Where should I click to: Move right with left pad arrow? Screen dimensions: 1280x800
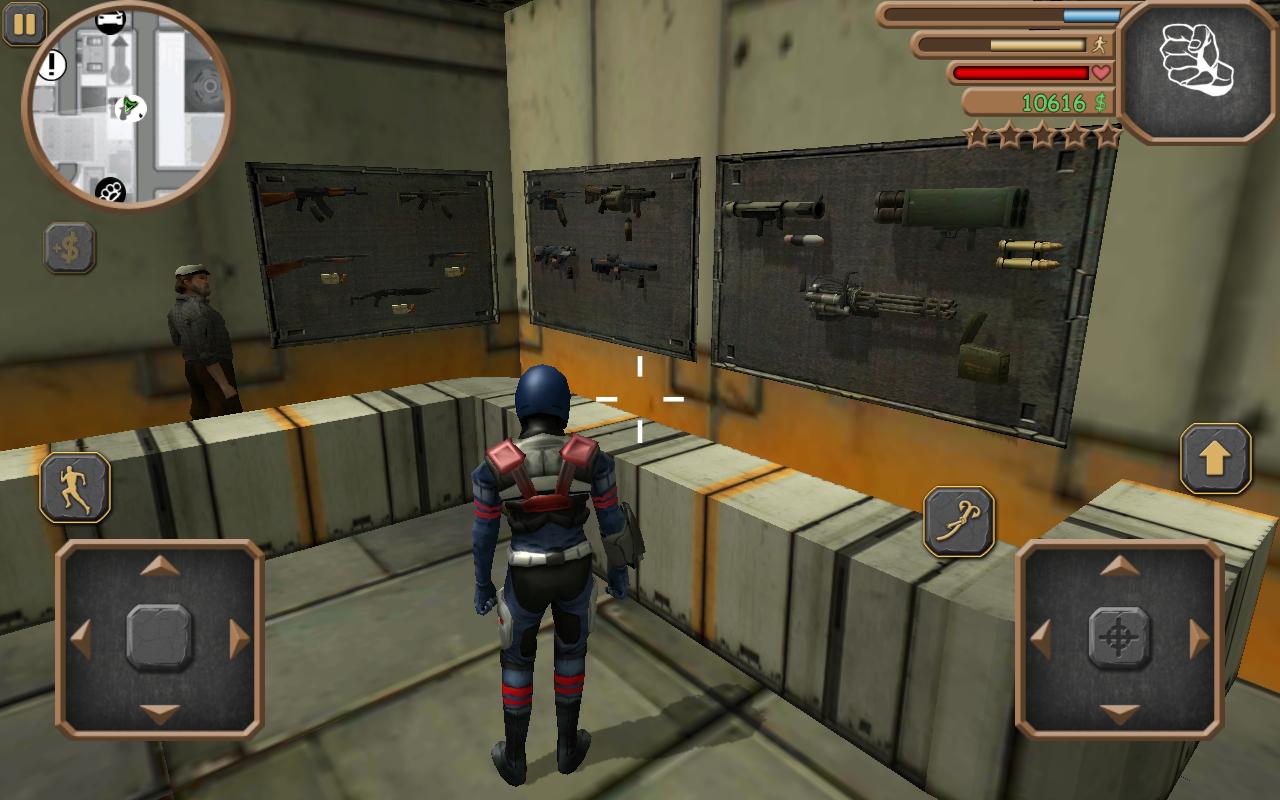[x=239, y=638]
